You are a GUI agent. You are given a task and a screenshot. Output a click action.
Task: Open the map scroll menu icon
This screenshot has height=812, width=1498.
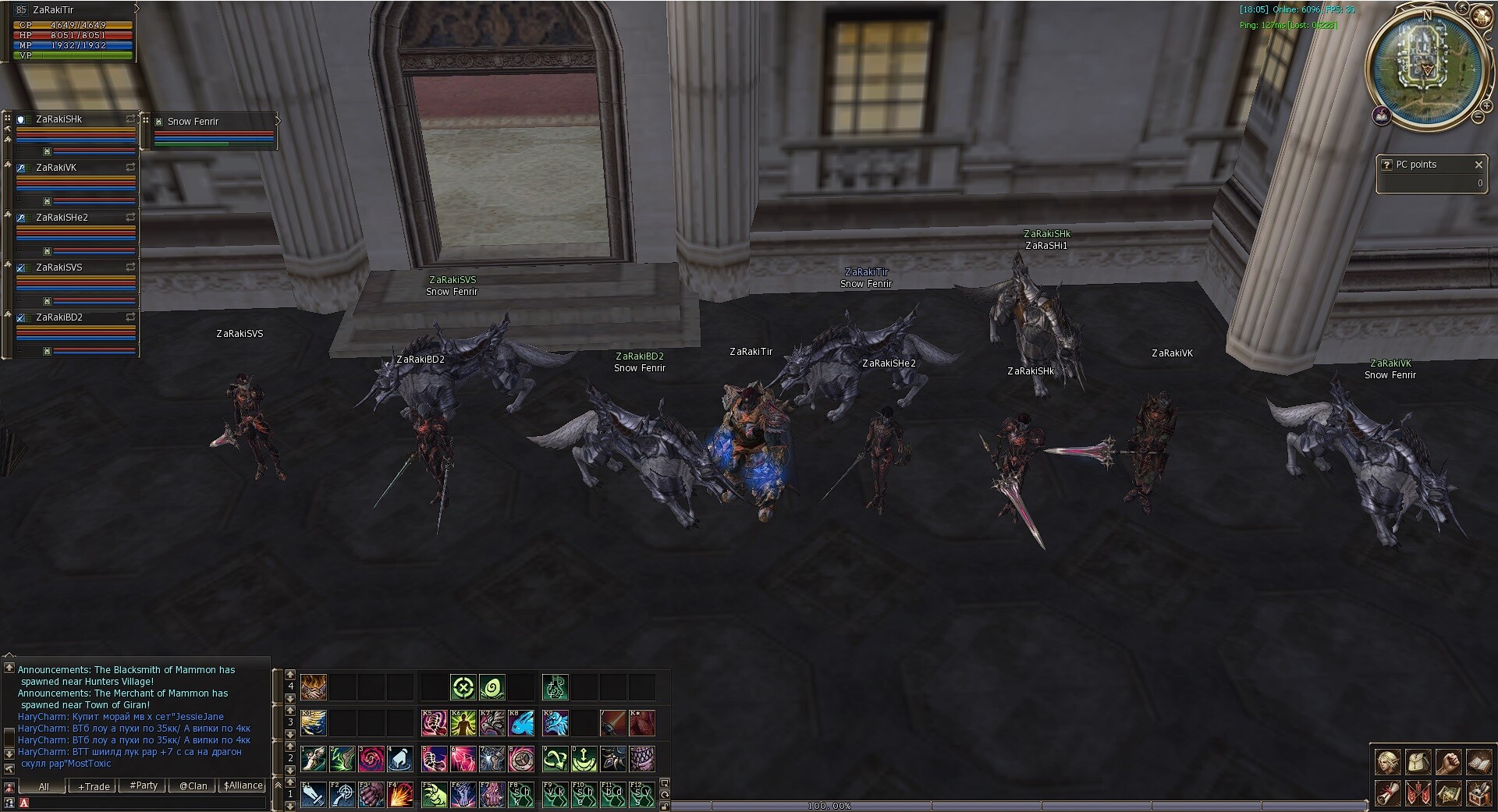click(x=1448, y=794)
